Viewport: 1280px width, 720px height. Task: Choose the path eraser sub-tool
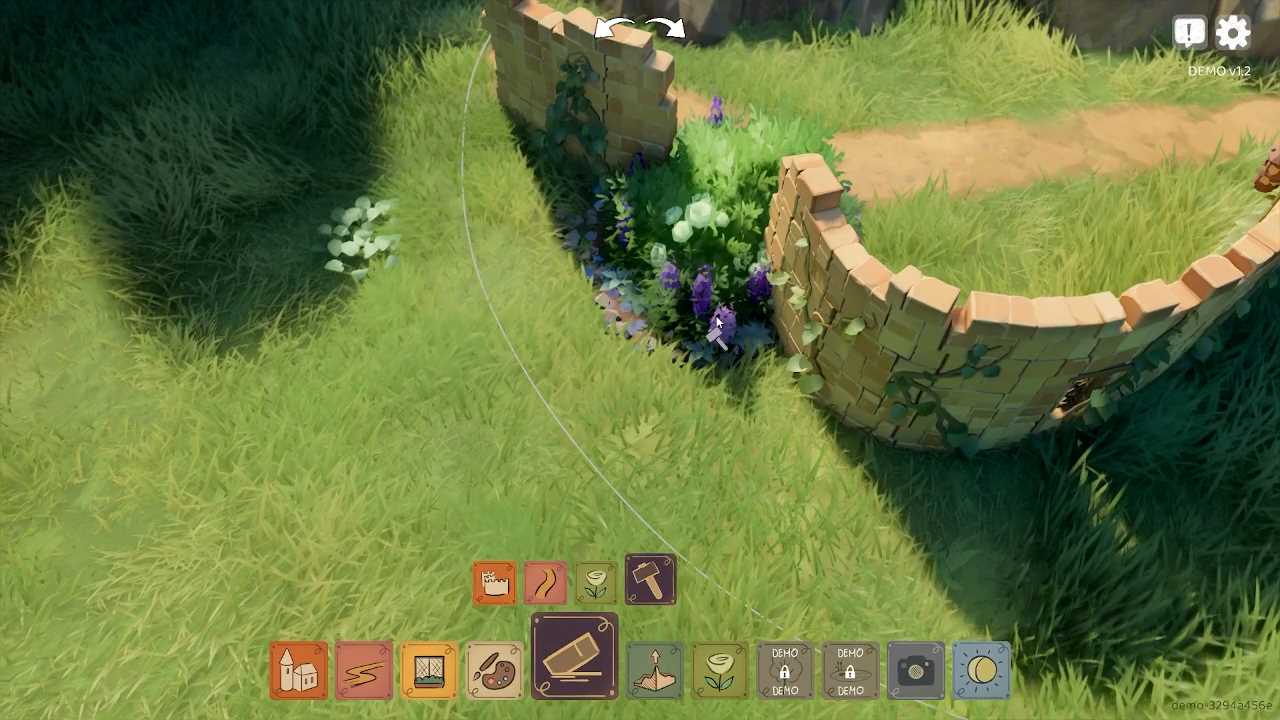coord(546,583)
